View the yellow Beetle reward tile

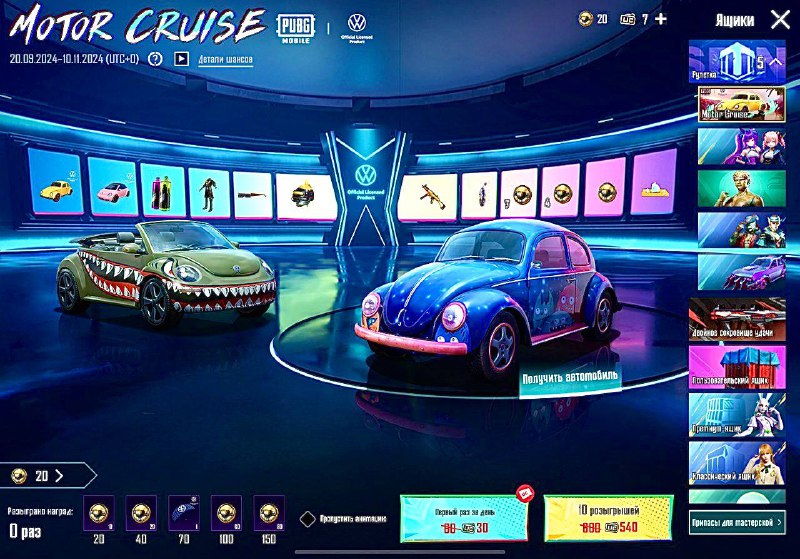(x=53, y=184)
